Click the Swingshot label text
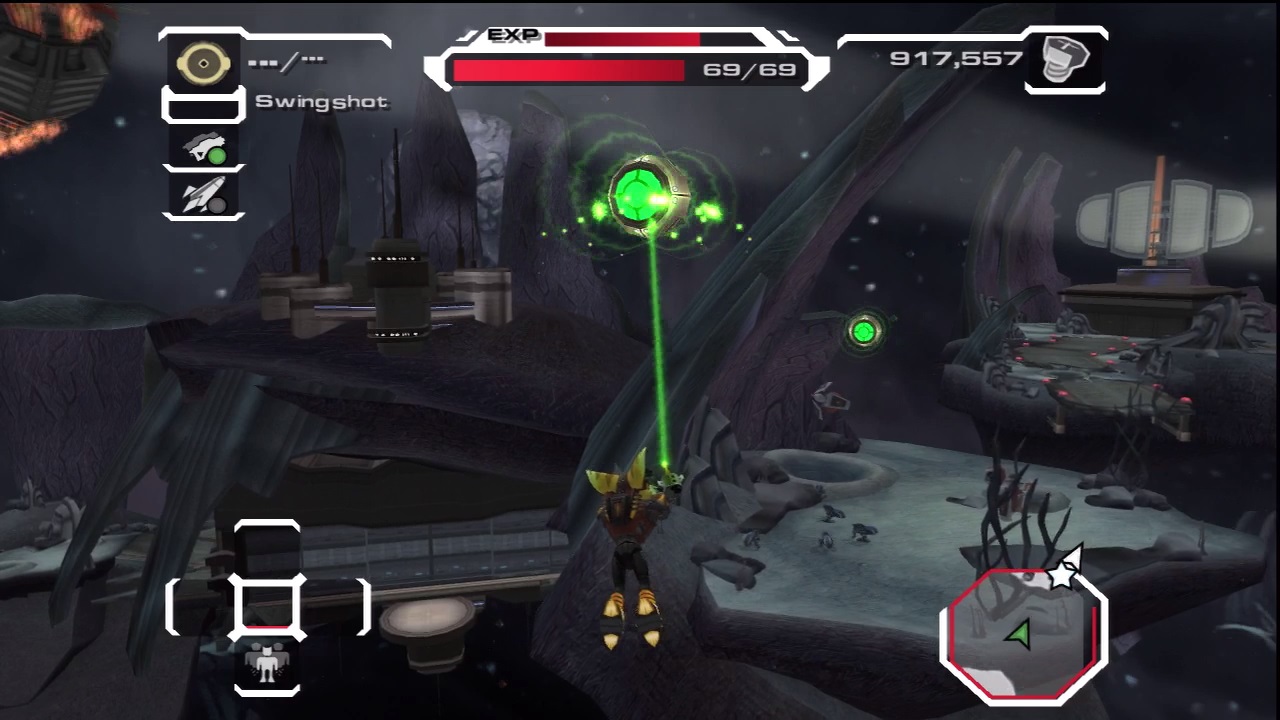 pos(321,101)
